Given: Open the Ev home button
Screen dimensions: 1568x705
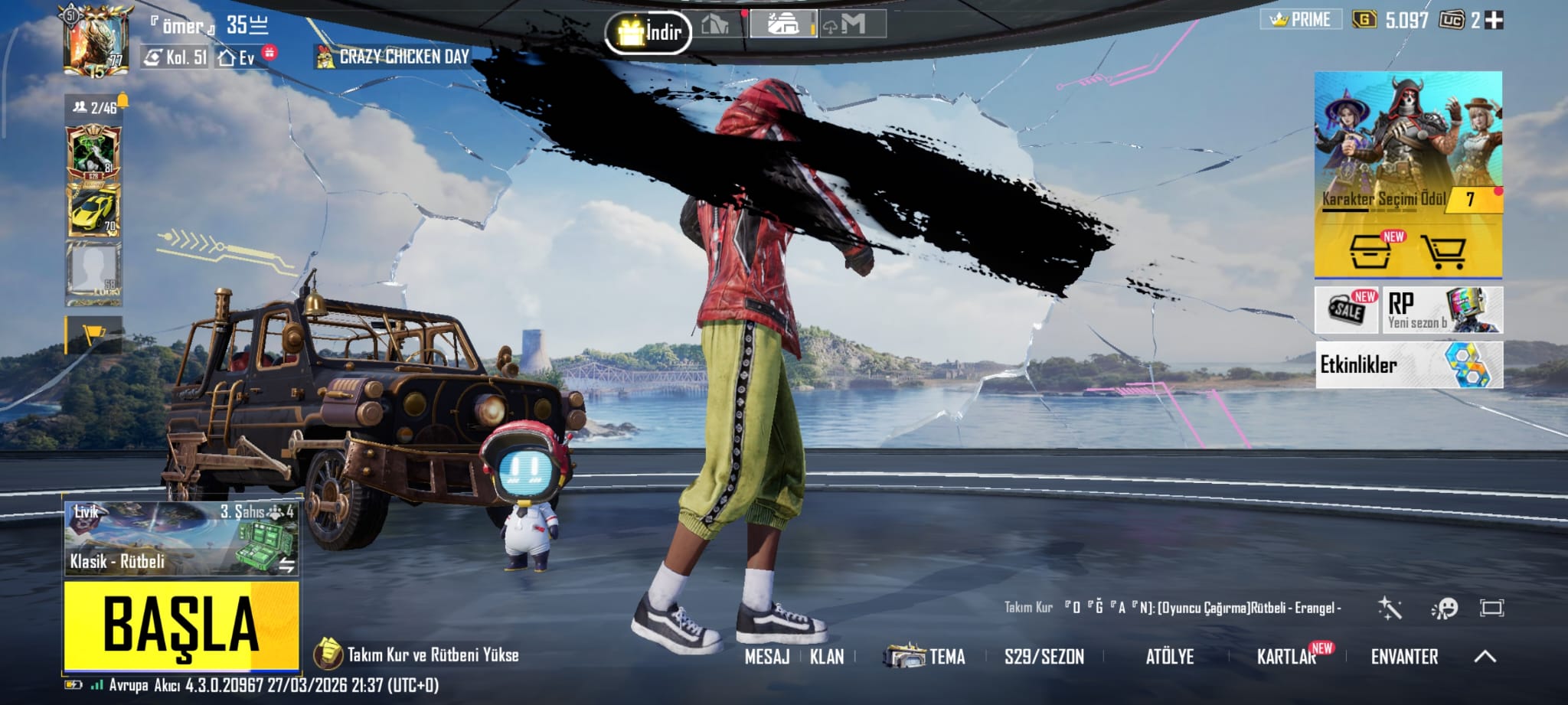Looking at the screenshot, I should 237,57.
